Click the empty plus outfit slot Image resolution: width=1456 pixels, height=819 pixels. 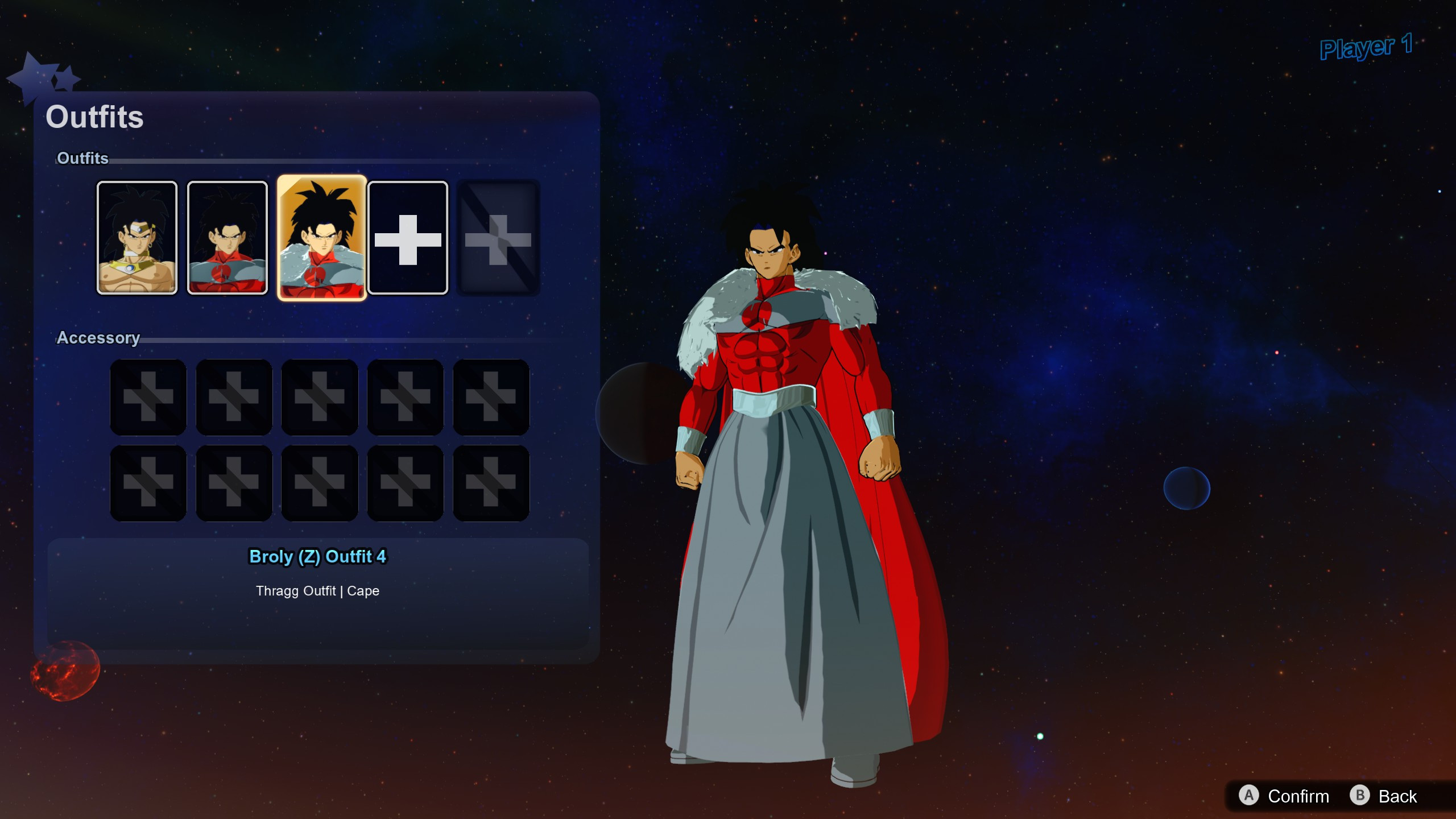coord(407,238)
